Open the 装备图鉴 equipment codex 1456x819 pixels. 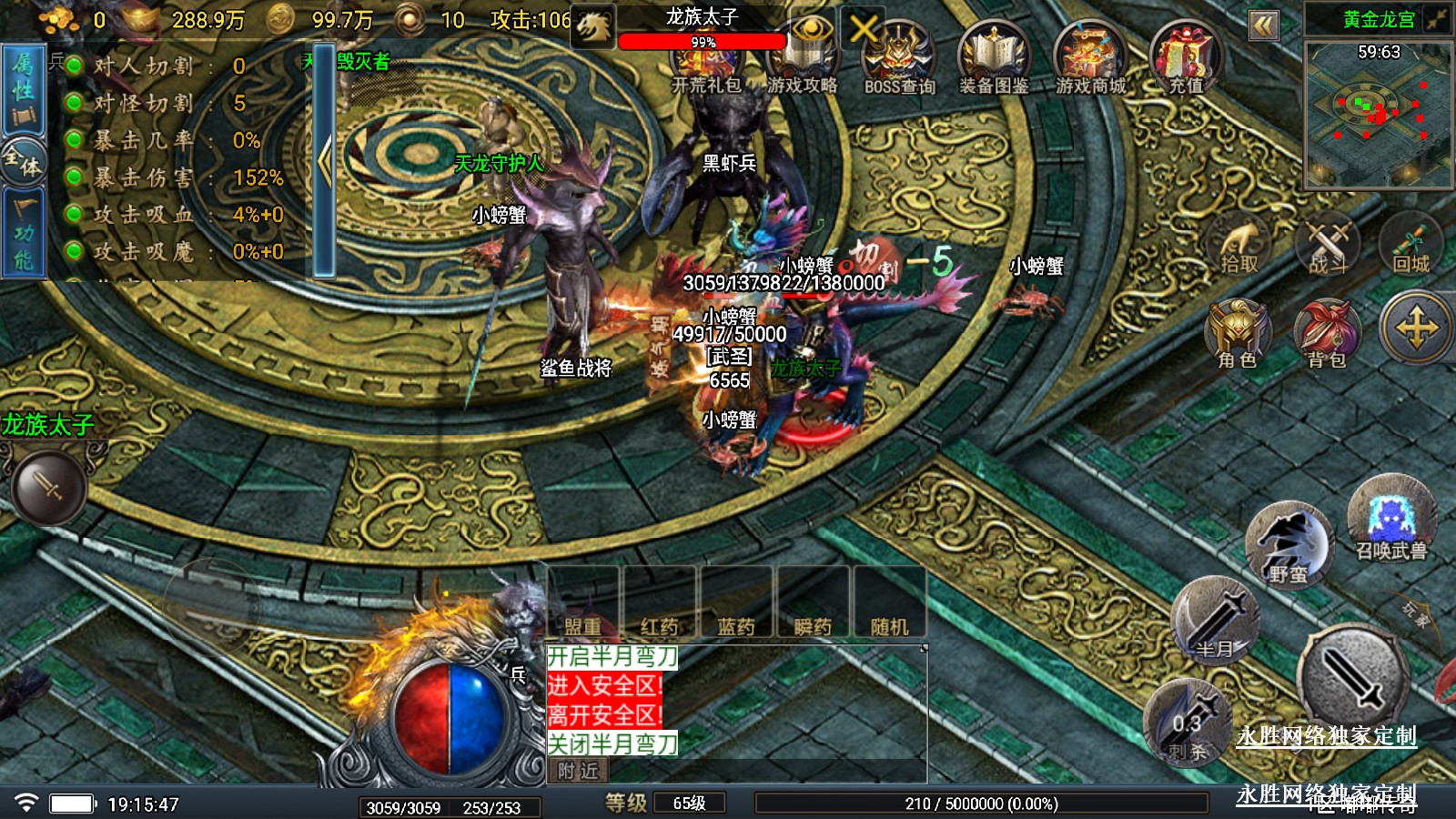(x=994, y=58)
